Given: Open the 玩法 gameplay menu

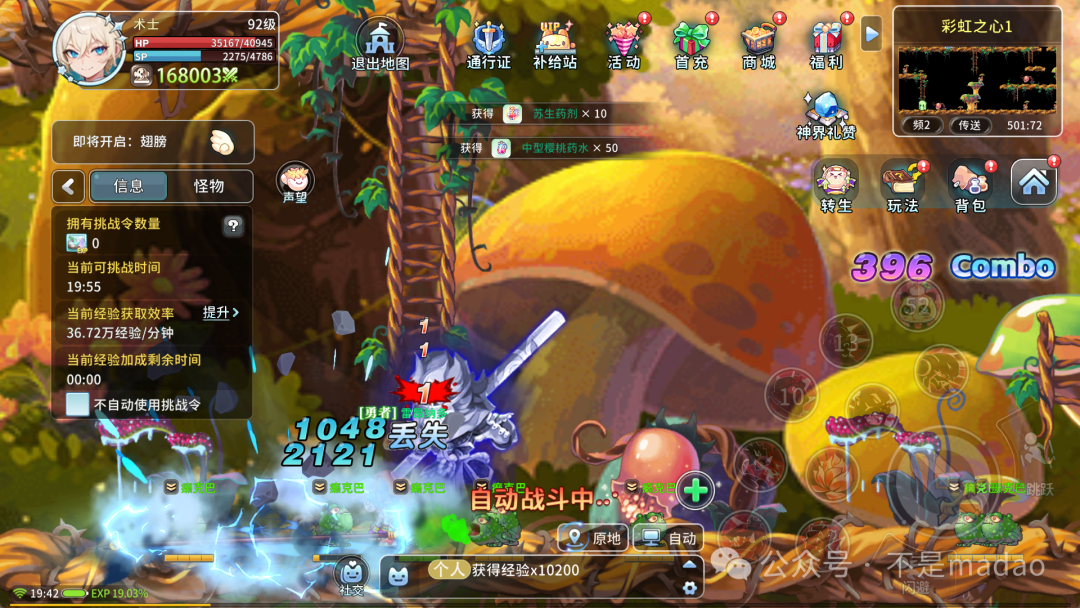Looking at the screenshot, I should 903,186.
